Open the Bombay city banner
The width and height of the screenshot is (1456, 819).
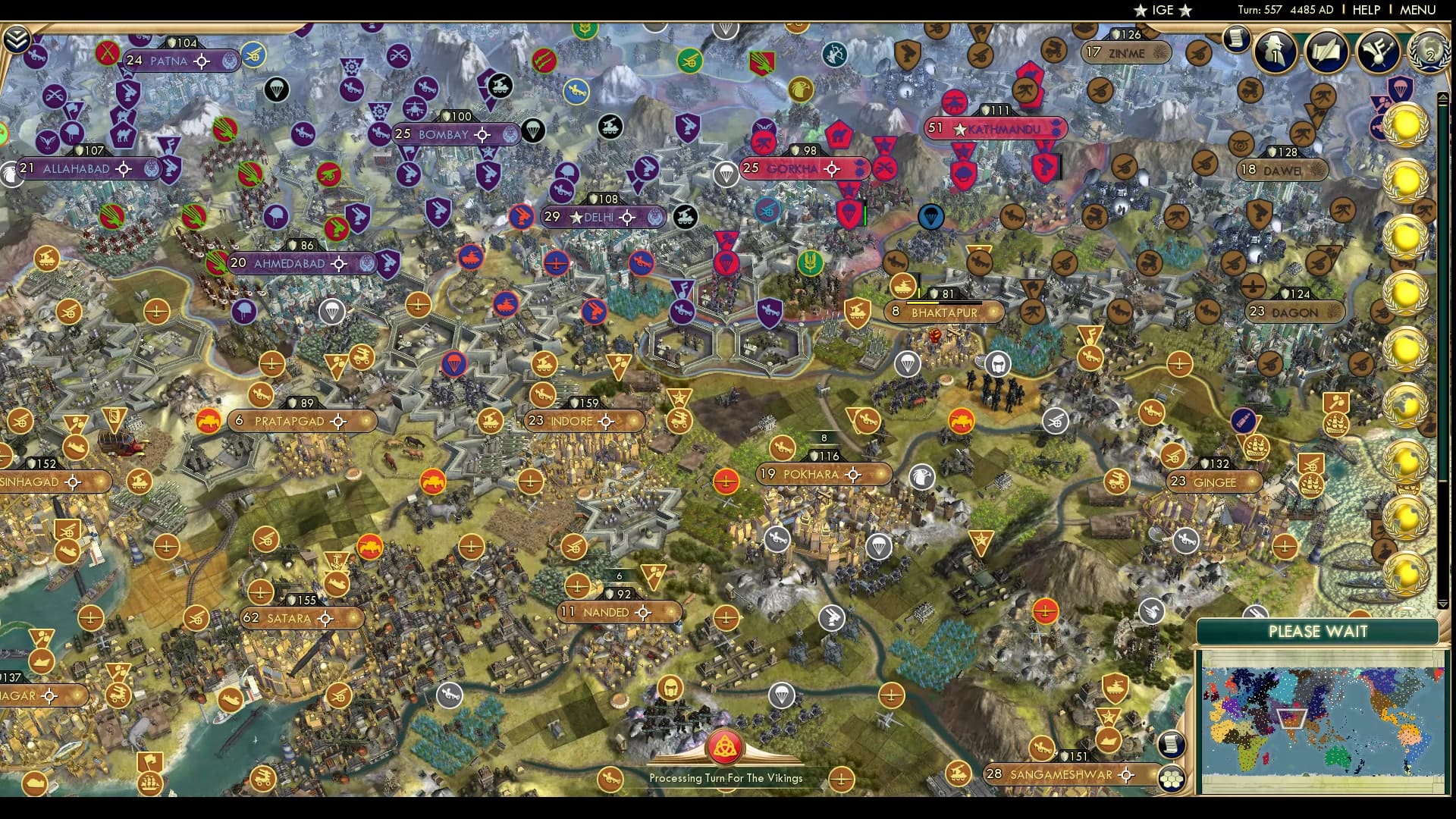coord(447,134)
